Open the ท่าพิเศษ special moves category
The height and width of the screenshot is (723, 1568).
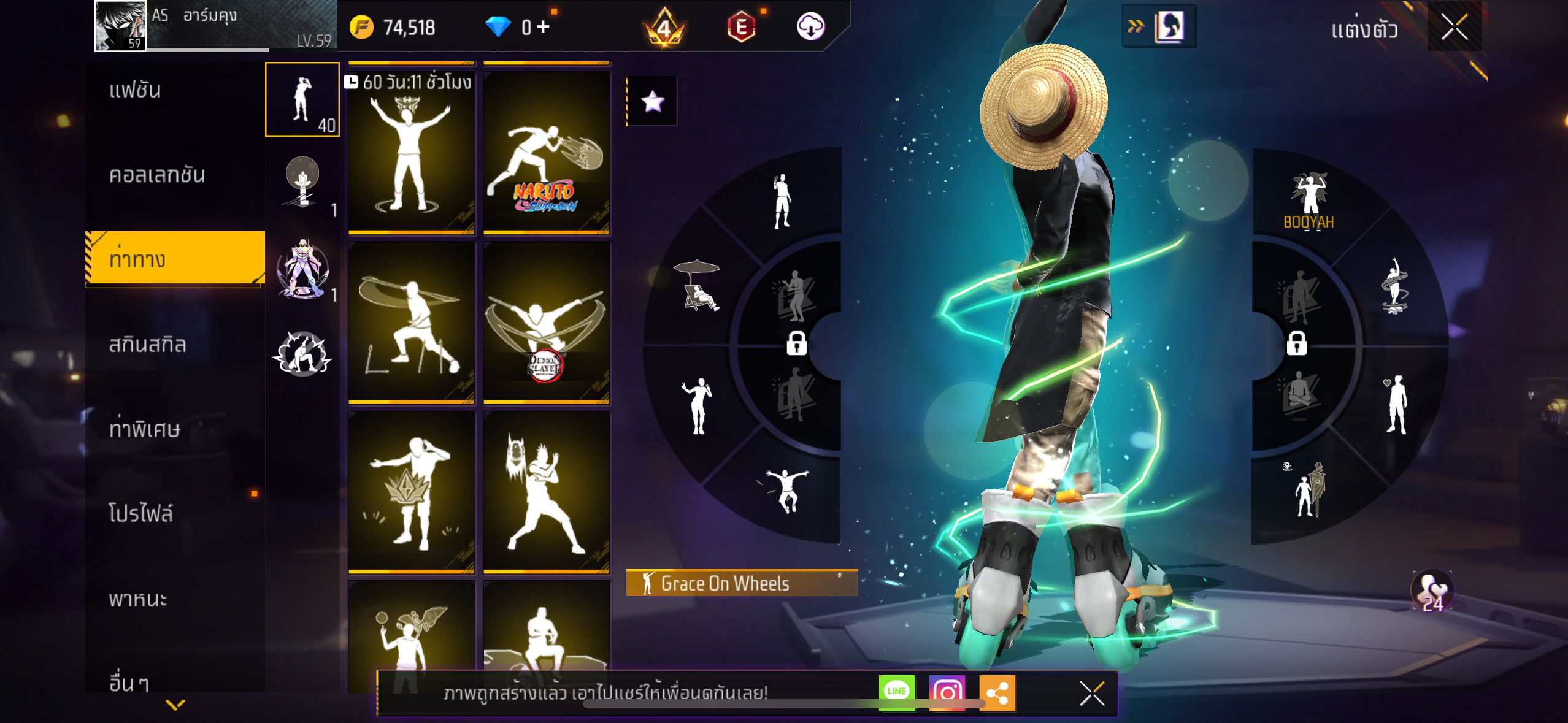144,429
